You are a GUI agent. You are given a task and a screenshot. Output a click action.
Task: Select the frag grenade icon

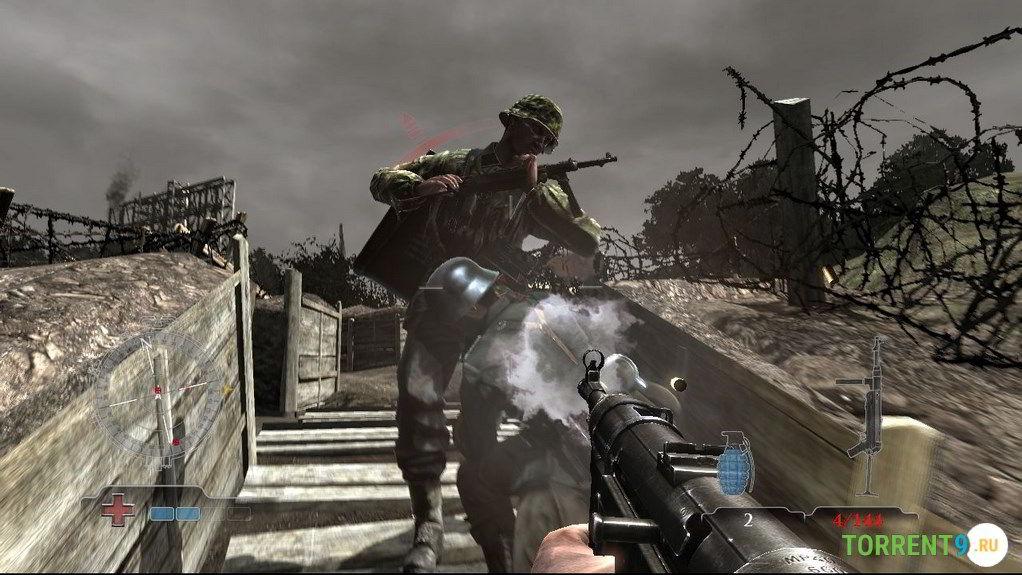[735, 463]
